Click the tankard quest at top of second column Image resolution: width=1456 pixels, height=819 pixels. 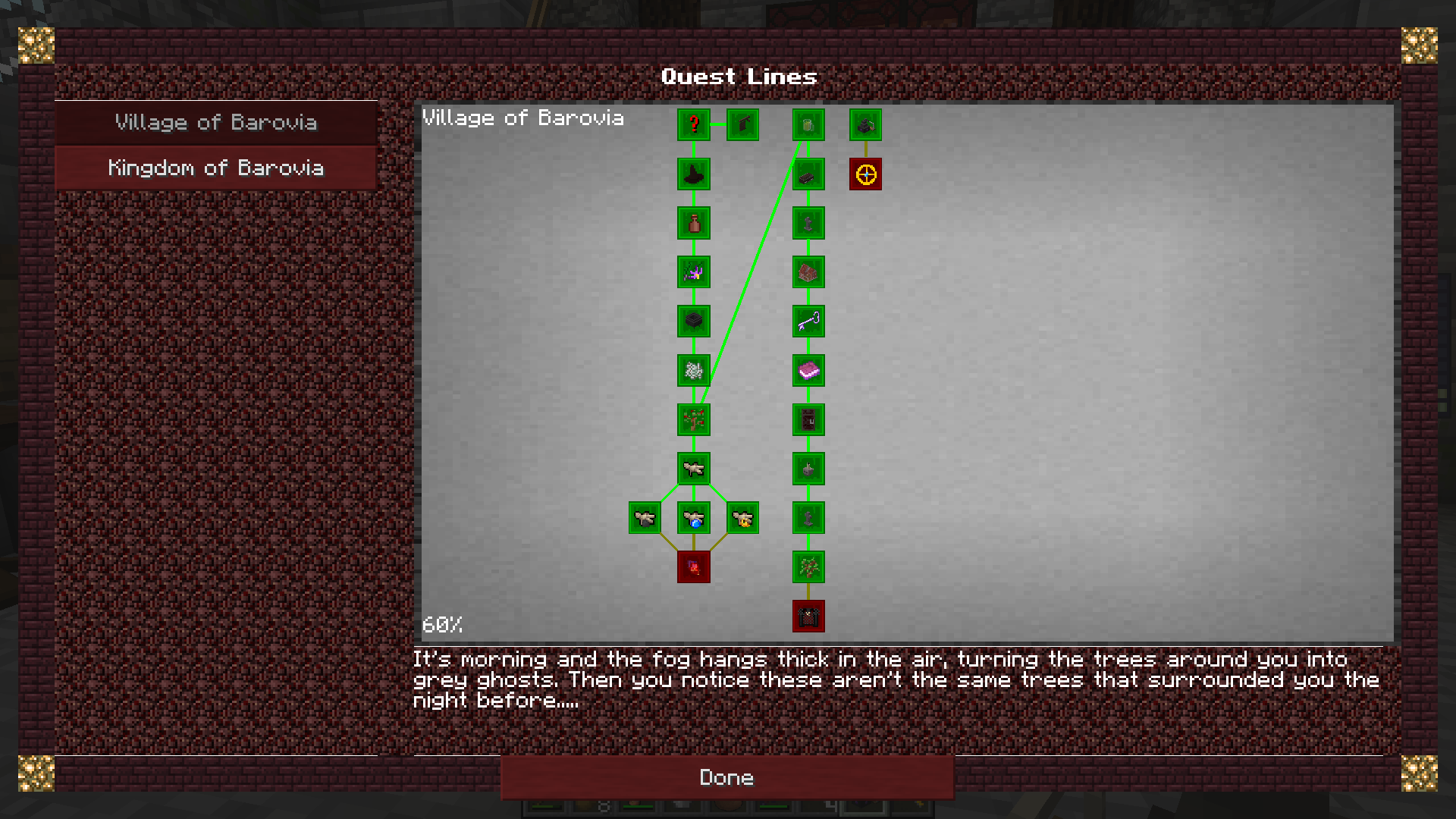tap(808, 125)
